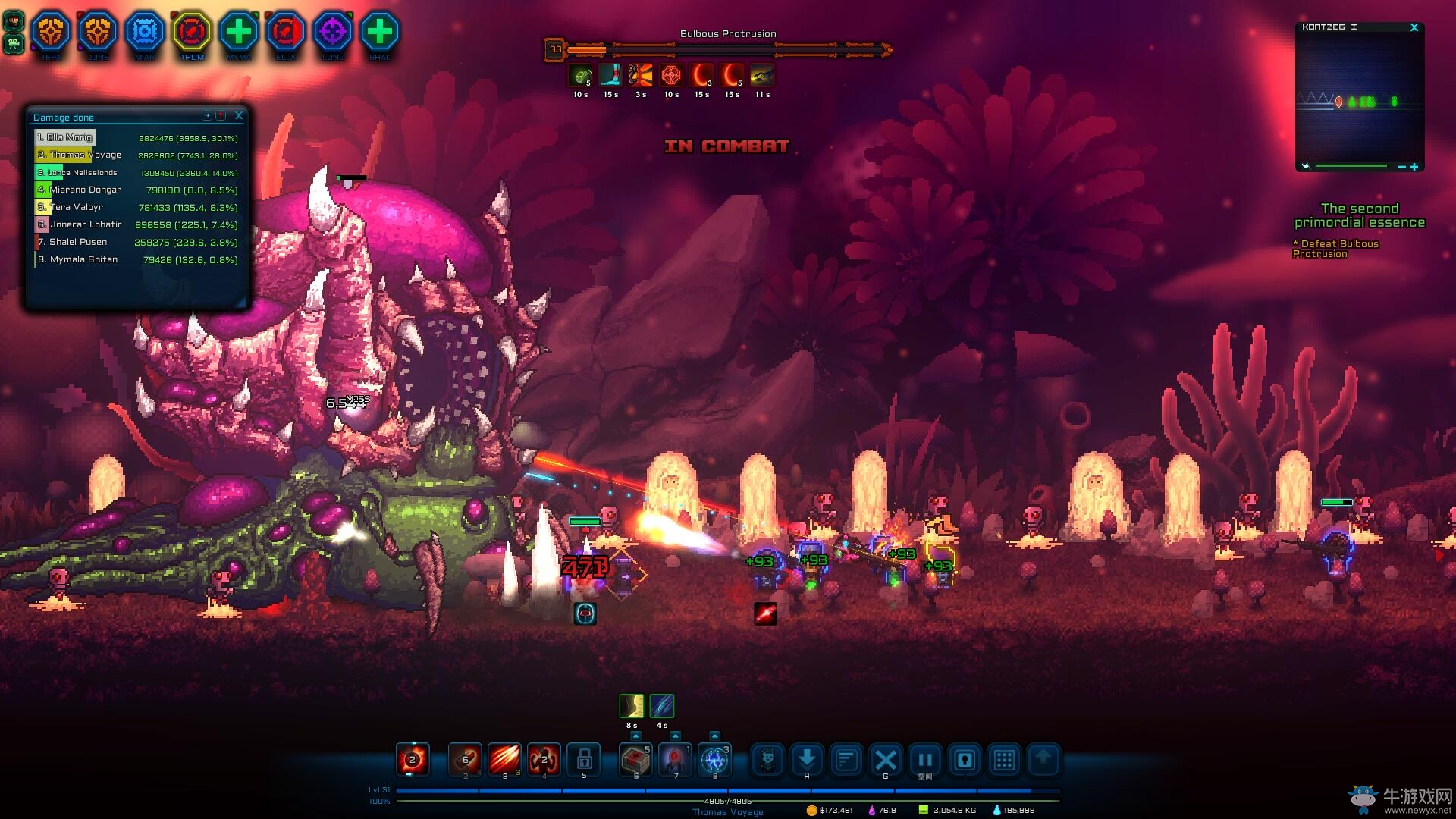Image resolution: width=1456 pixels, height=819 pixels.
Task: Close the Kontzeg I minimap
Action: pyautogui.click(x=1414, y=27)
